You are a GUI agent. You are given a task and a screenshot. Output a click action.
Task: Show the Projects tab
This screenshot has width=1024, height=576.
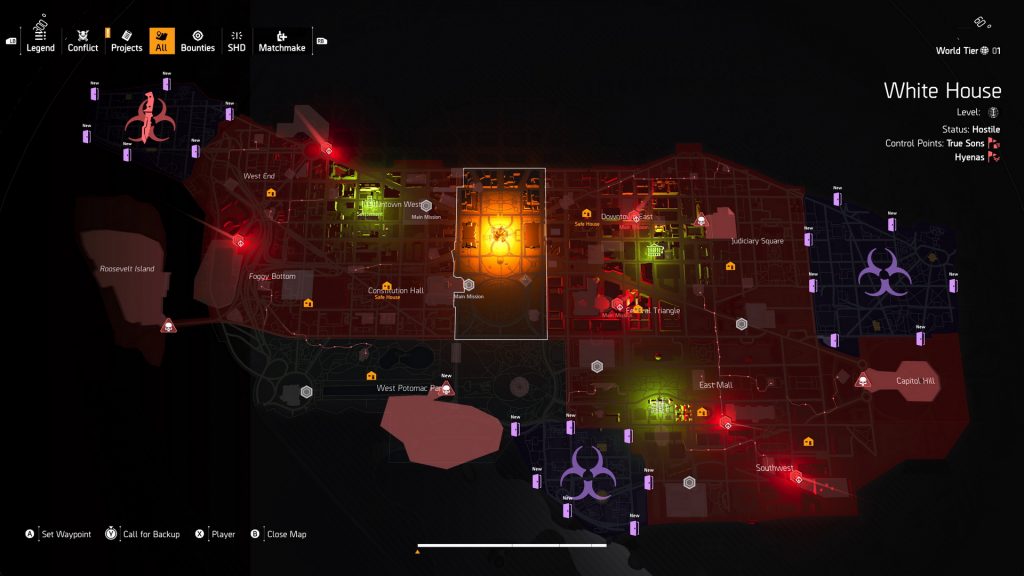point(127,40)
